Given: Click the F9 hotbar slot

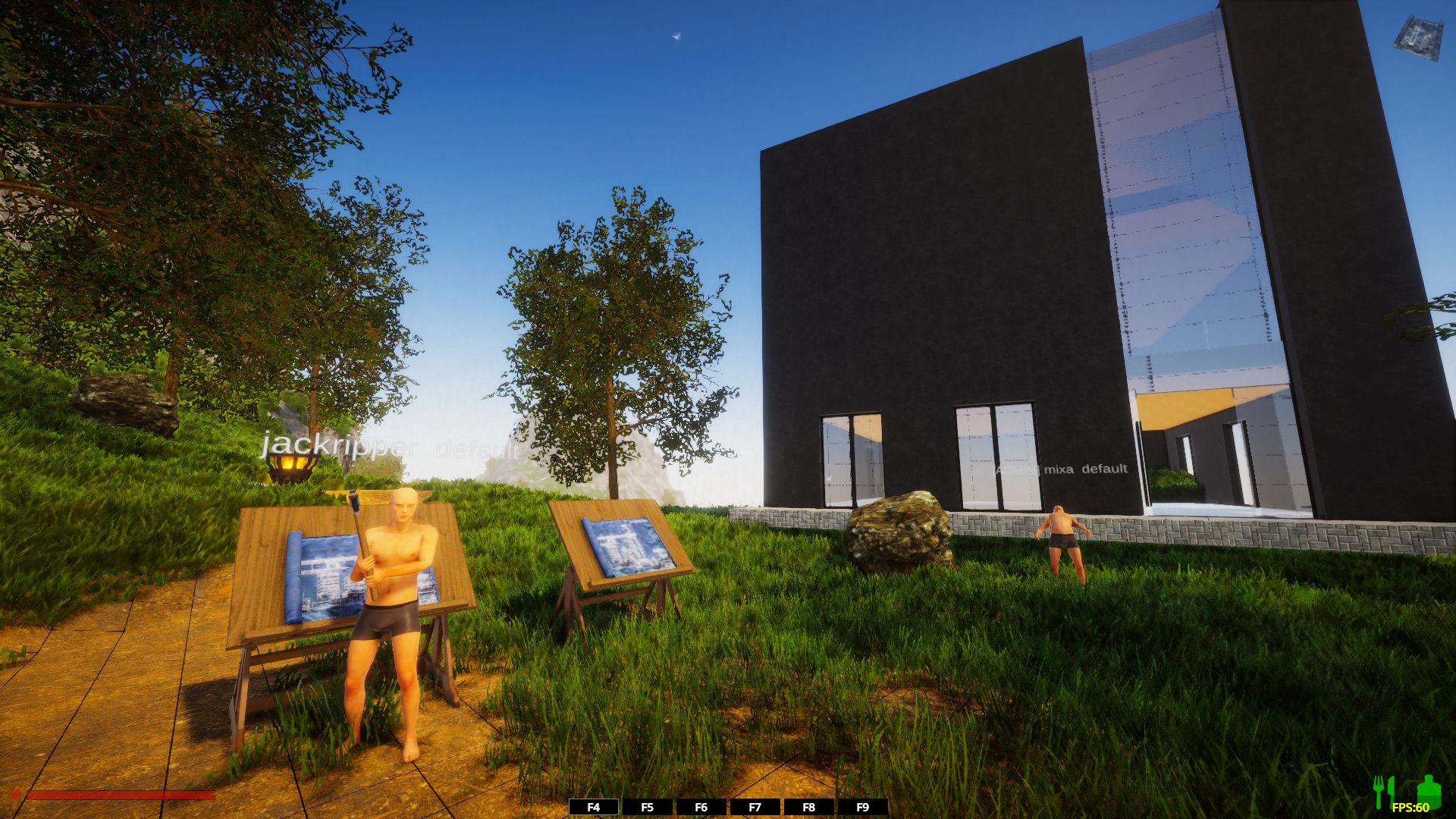Looking at the screenshot, I should [x=862, y=808].
